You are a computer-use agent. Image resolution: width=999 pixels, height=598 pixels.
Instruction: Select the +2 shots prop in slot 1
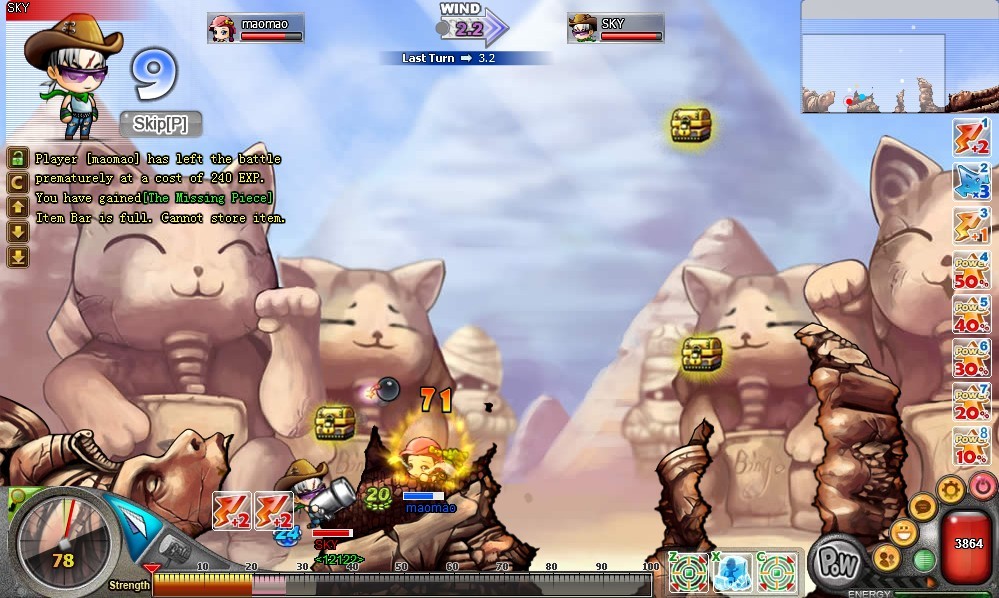970,138
